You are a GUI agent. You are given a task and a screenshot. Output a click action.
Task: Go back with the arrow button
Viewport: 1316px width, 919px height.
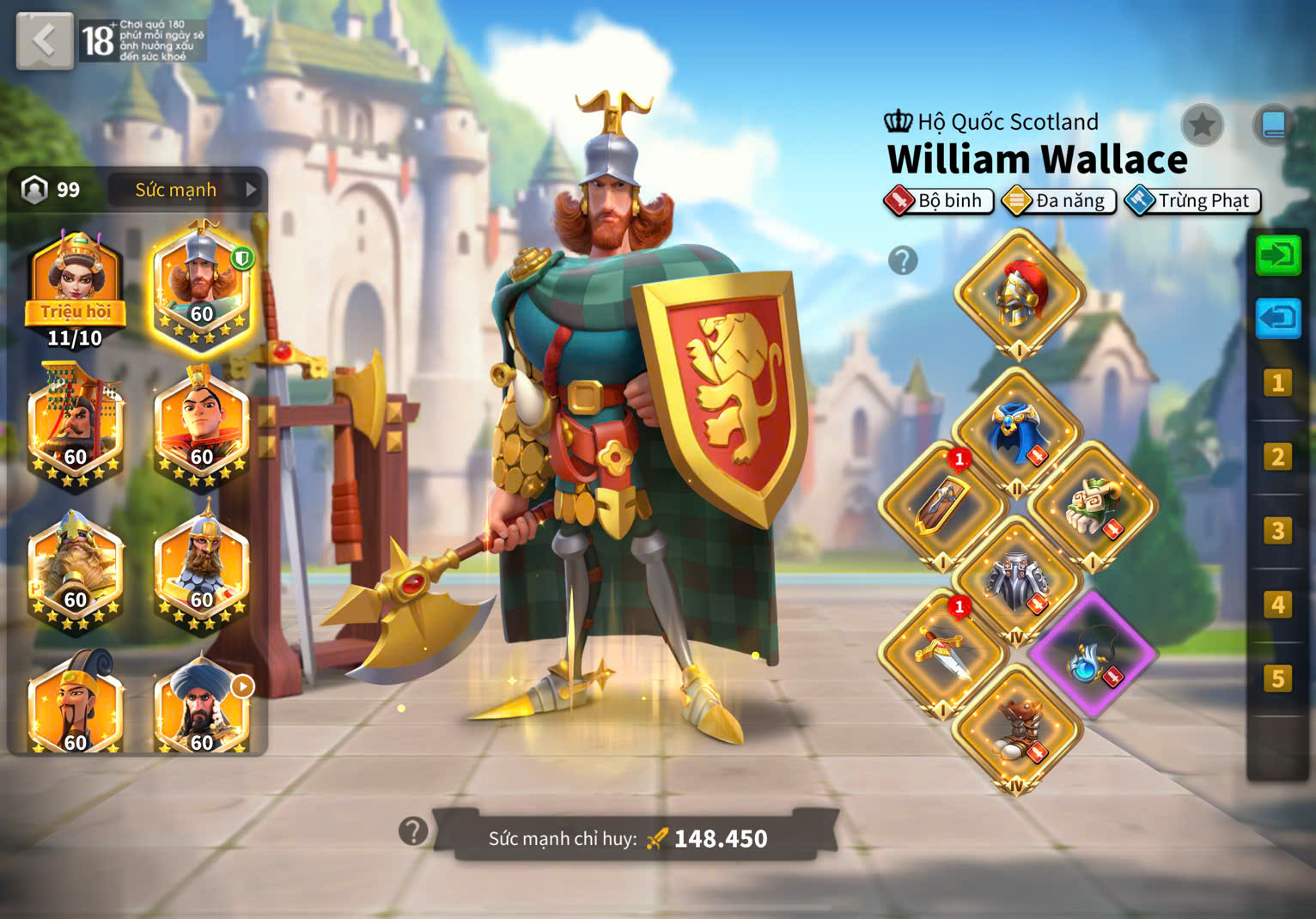45,40
